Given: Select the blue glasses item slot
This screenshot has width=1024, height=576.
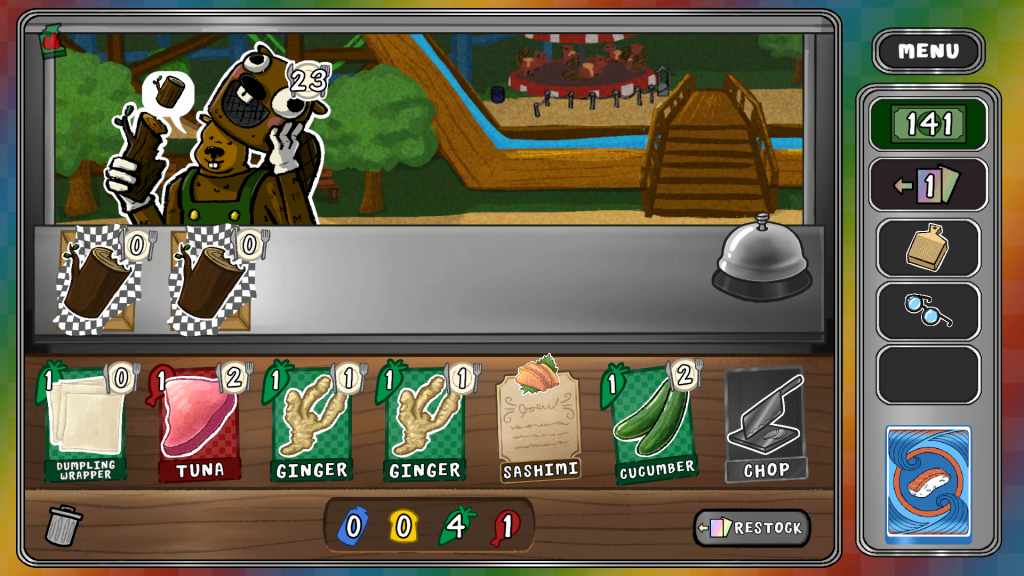Looking at the screenshot, I should [928, 311].
